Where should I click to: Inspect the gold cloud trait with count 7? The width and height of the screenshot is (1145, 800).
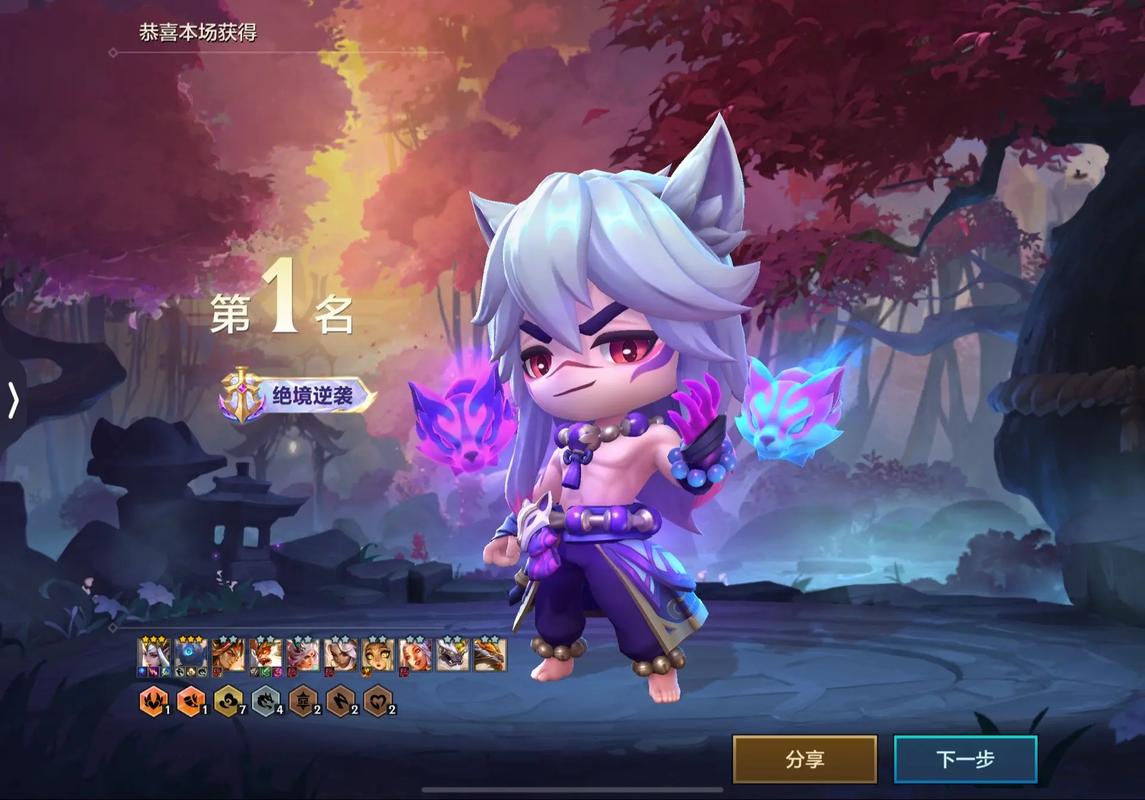227,702
